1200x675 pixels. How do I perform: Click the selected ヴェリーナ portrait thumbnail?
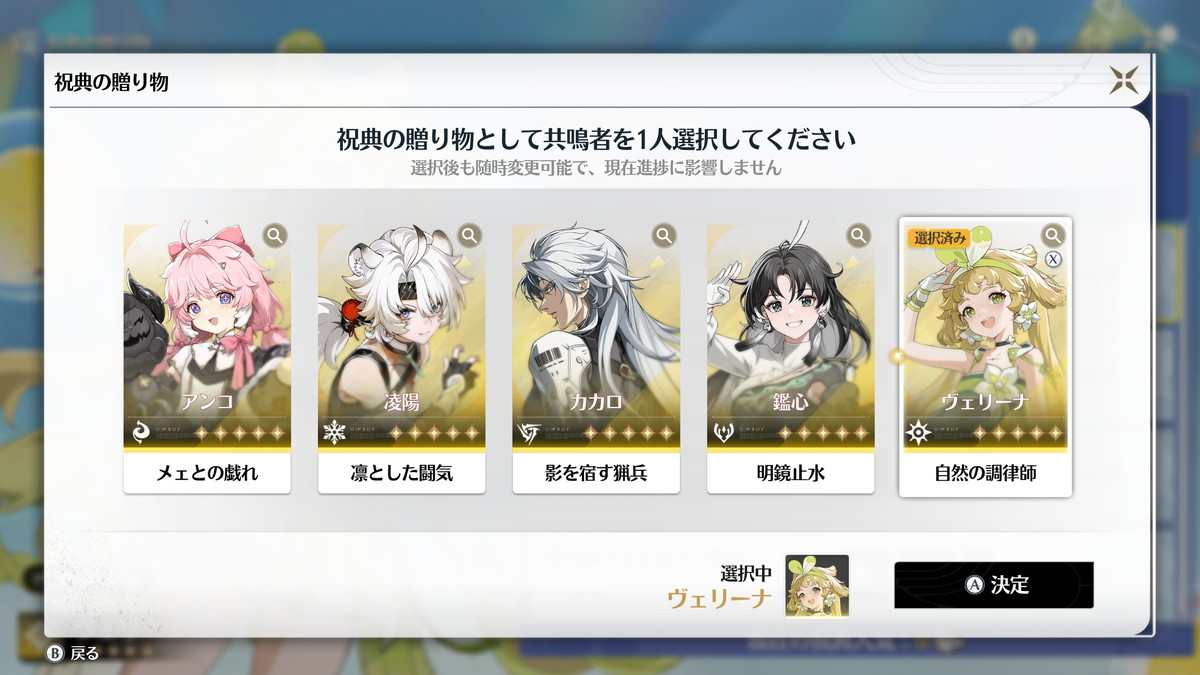click(x=817, y=586)
